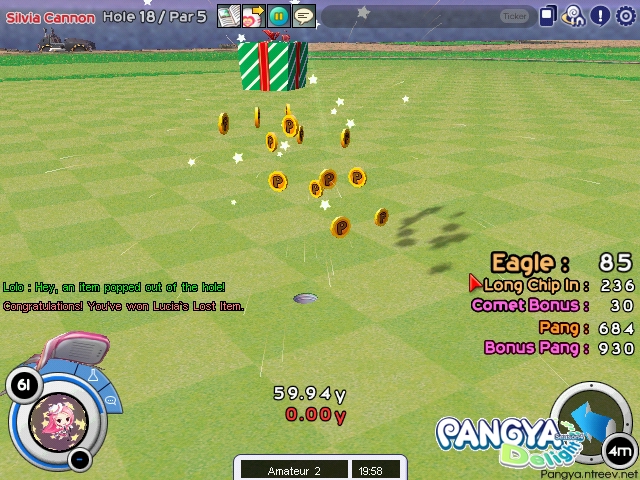Open the blue cards icon
The width and height of the screenshot is (640, 480).
[548, 16]
